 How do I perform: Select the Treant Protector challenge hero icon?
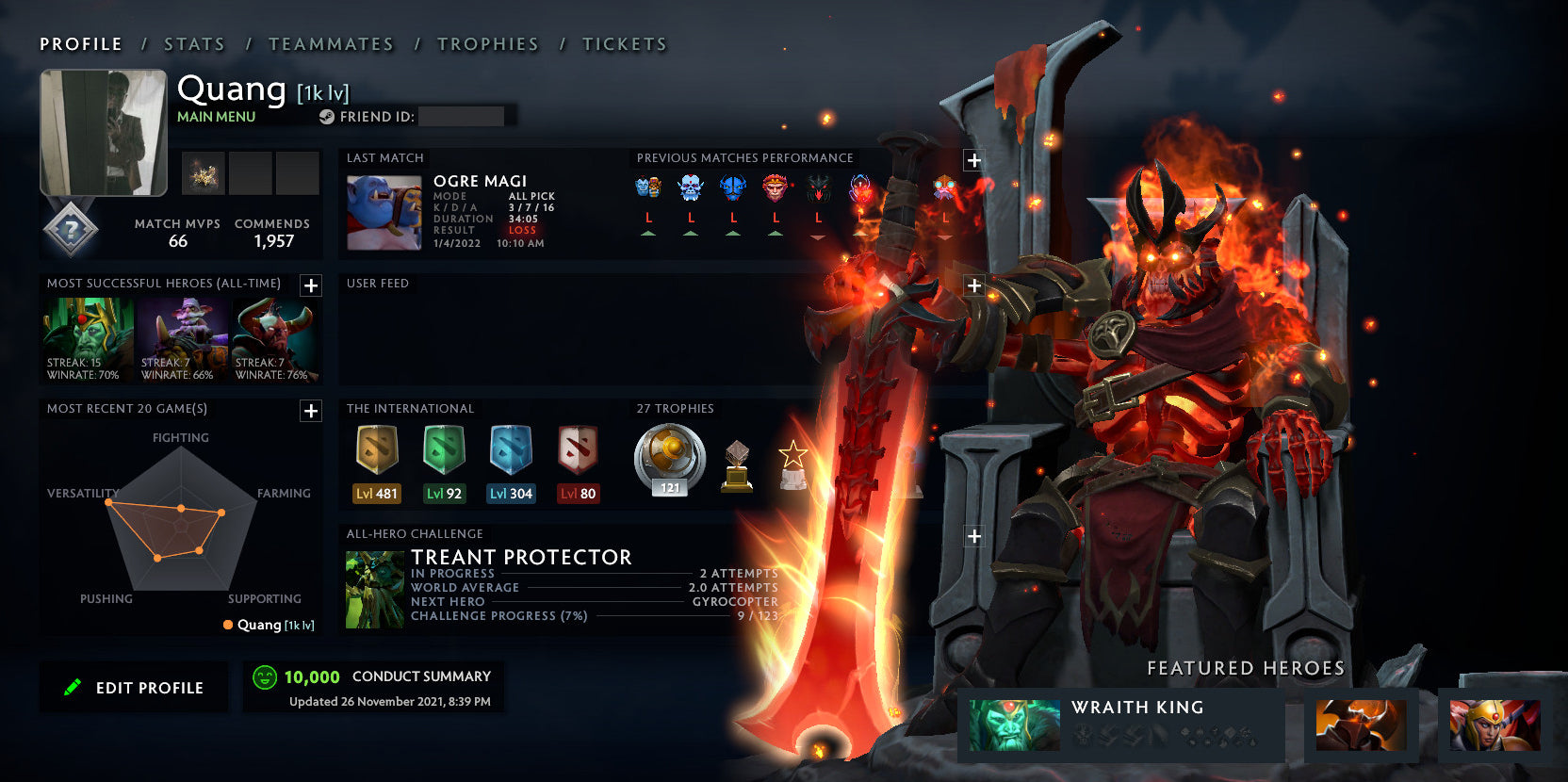click(373, 586)
